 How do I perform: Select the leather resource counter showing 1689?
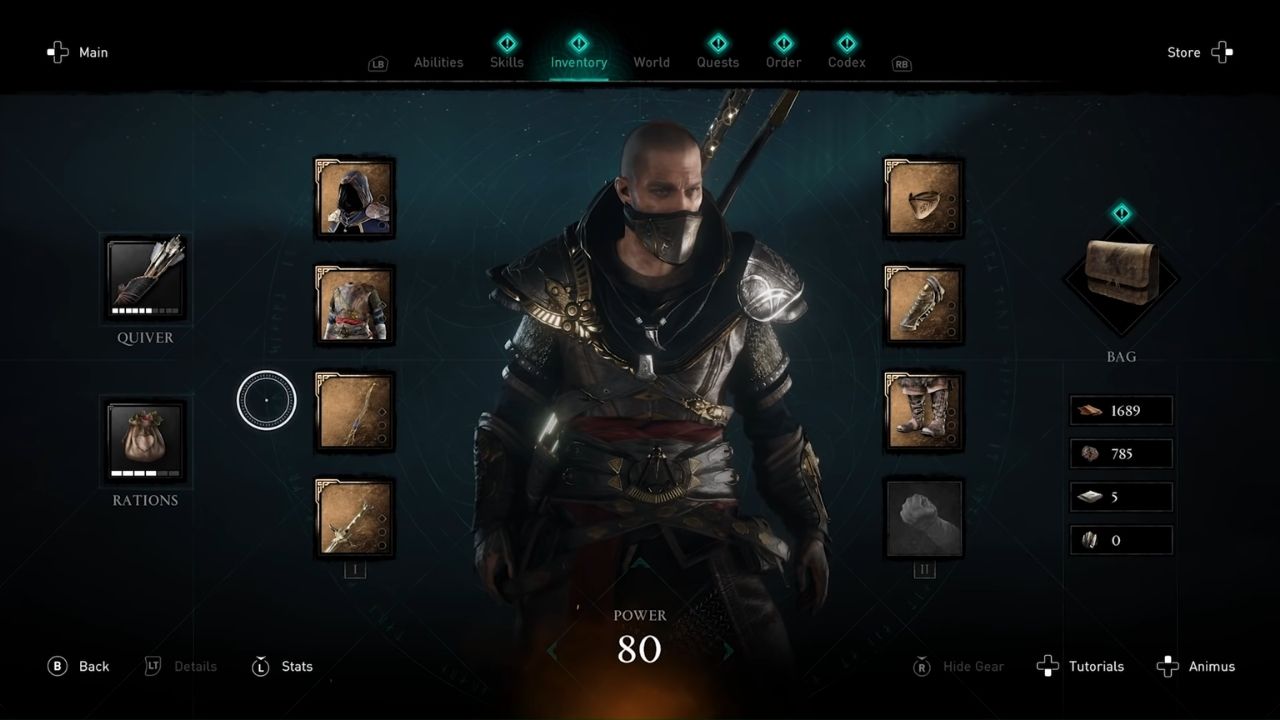(x=1120, y=410)
